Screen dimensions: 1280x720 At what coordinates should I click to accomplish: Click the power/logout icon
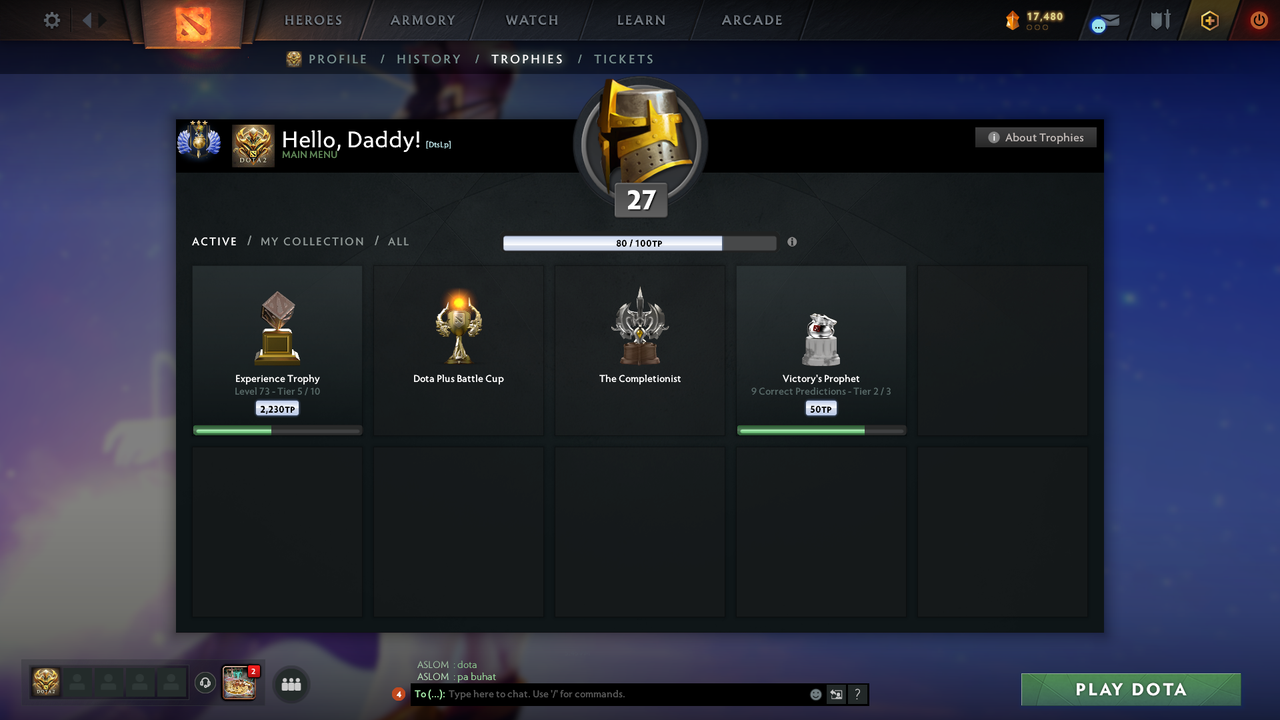point(1258,20)
